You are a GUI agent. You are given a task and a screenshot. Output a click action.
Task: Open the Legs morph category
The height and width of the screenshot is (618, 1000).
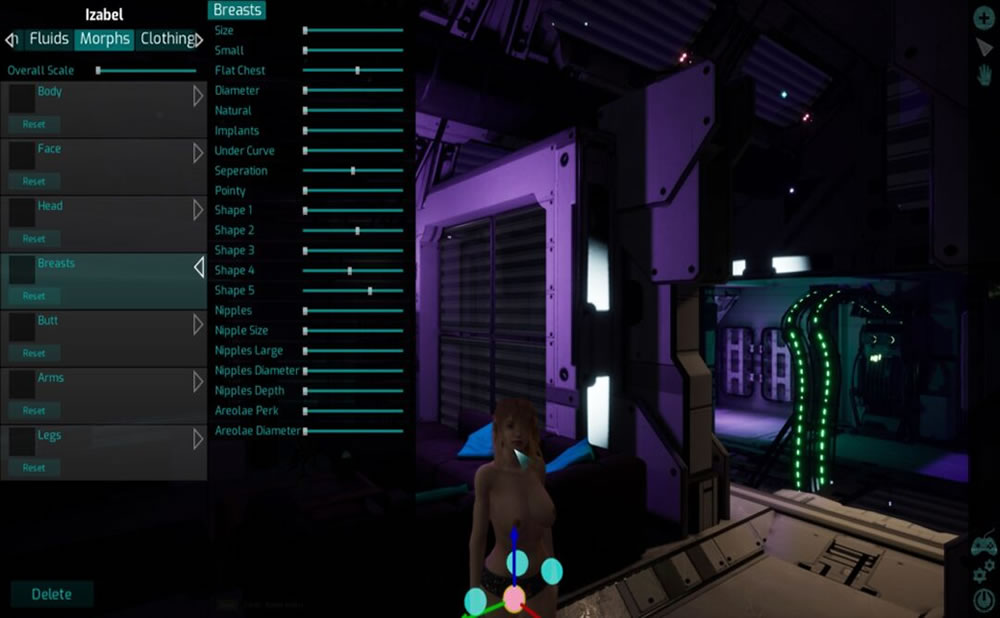click(198, 438)
